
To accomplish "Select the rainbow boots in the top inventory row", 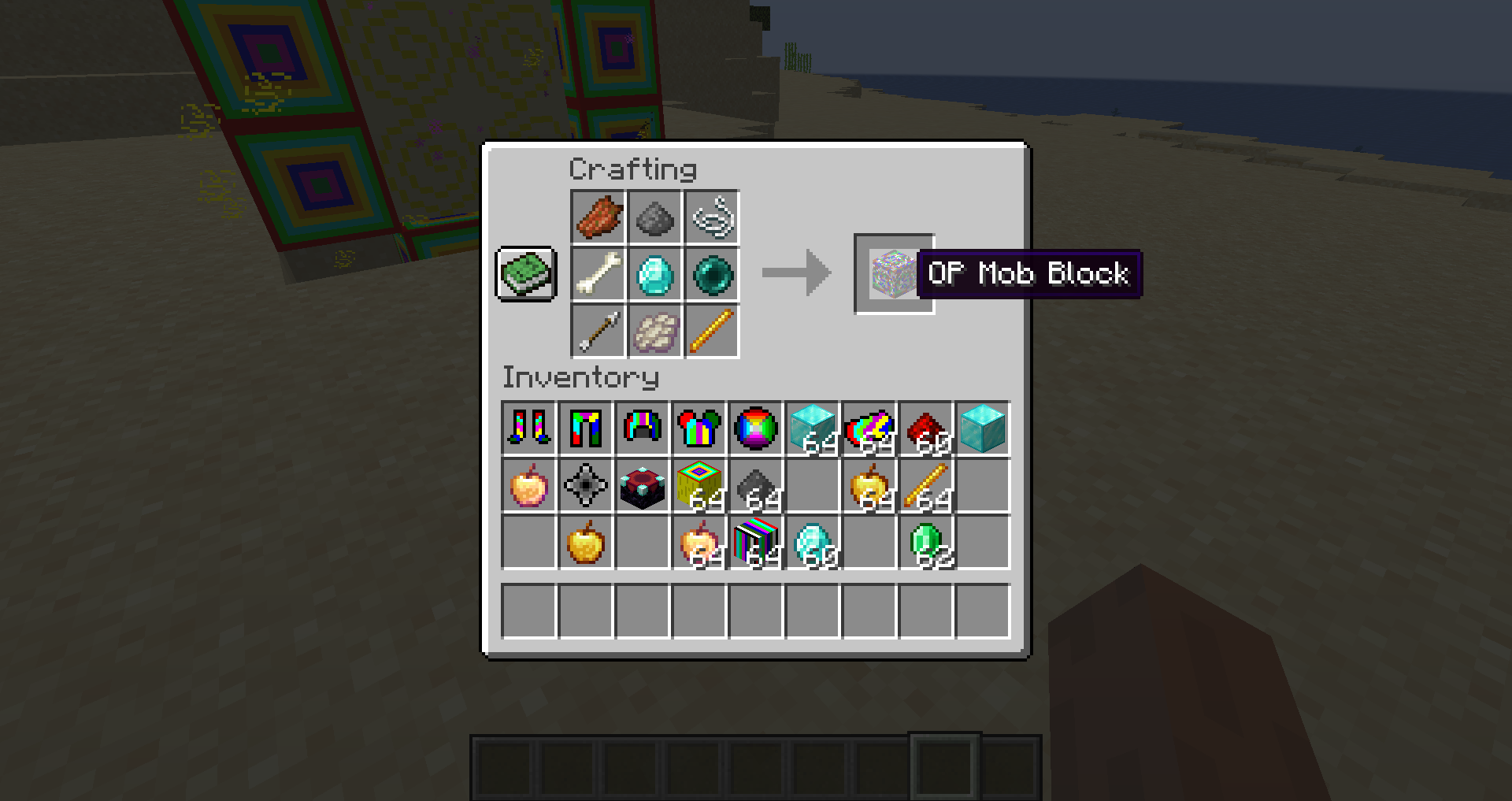I will coord(528,428).
